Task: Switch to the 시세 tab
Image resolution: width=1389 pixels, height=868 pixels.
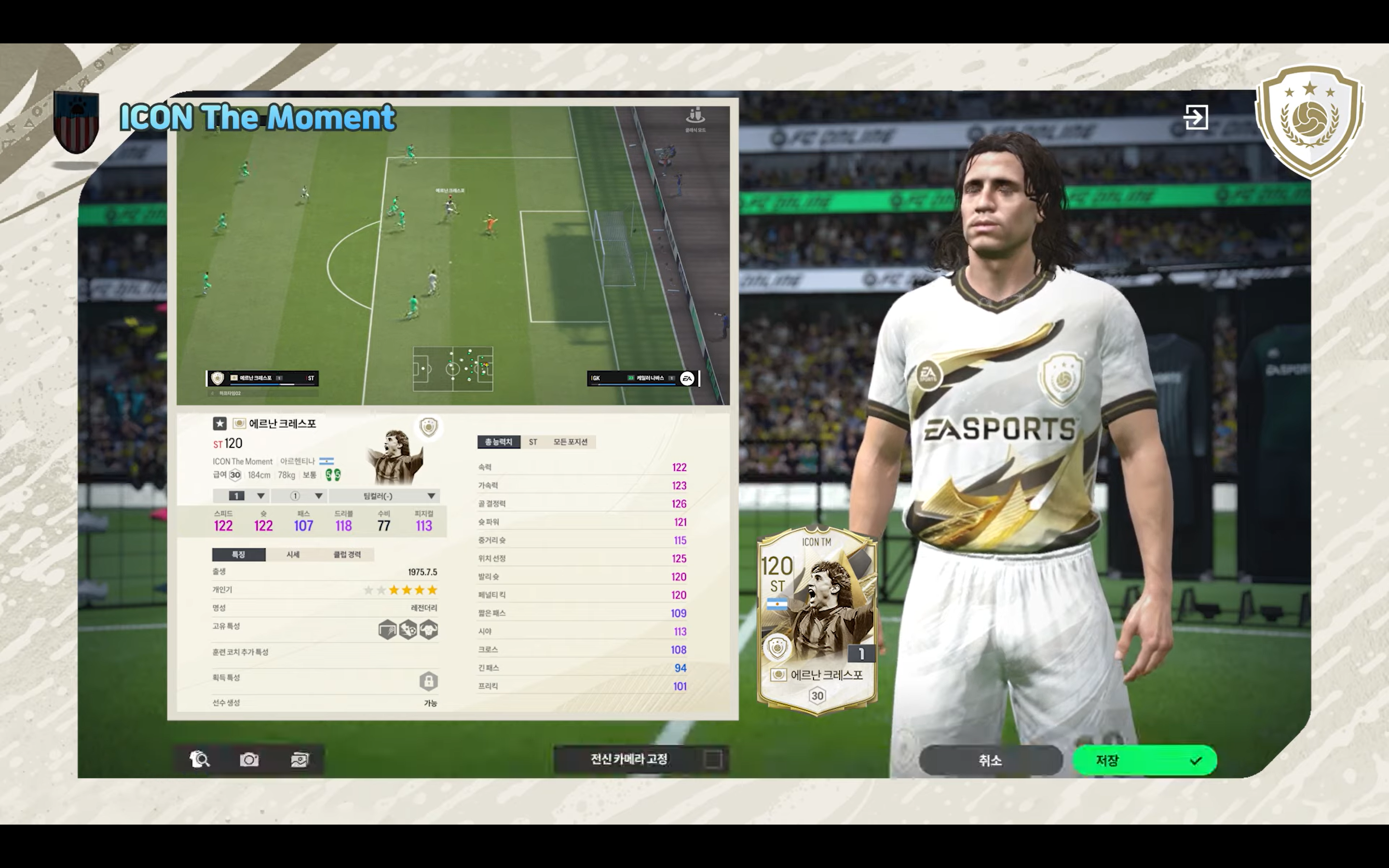Action: point(293,554)
